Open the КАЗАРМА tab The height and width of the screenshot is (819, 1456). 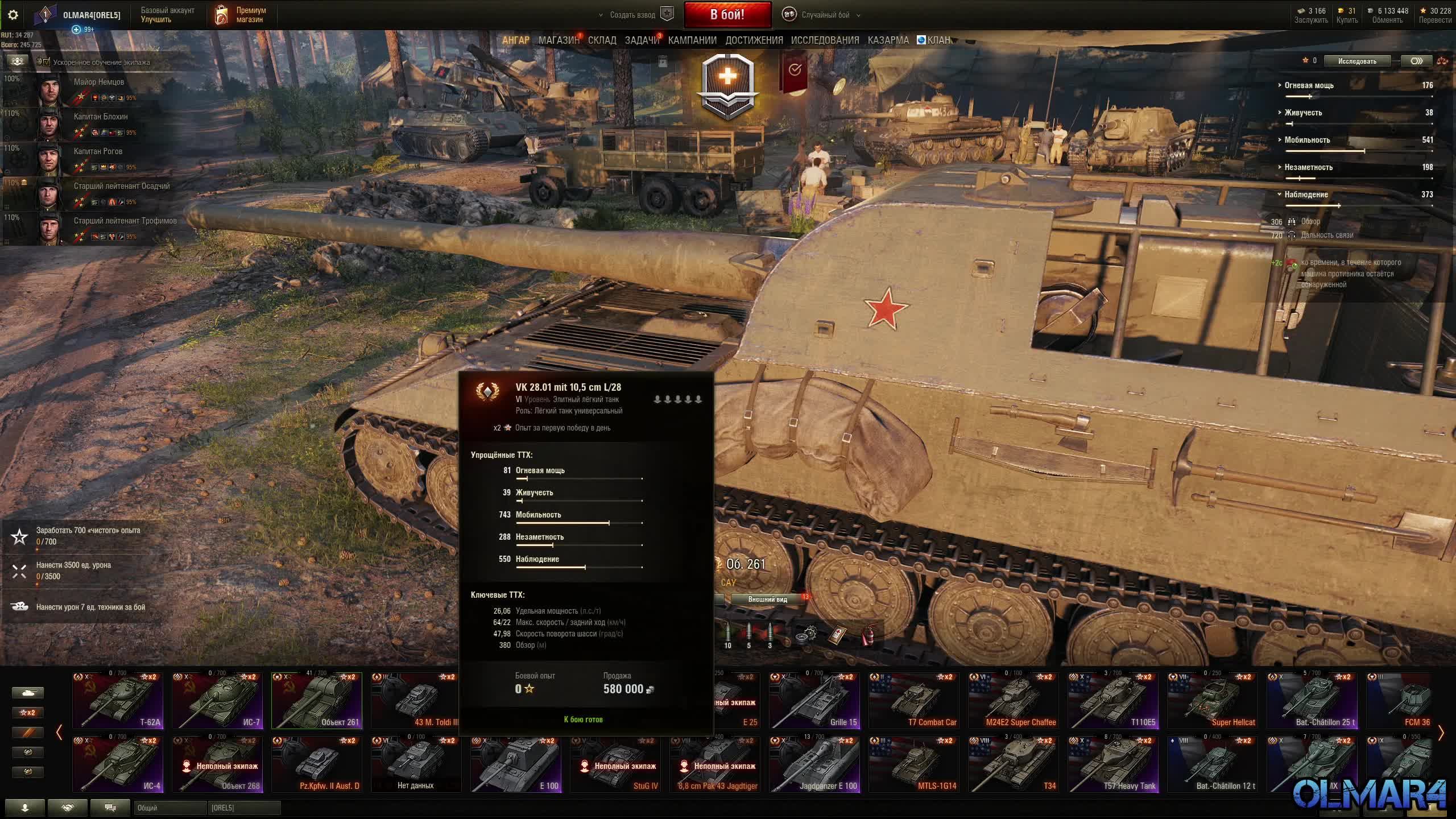point(888,40)
